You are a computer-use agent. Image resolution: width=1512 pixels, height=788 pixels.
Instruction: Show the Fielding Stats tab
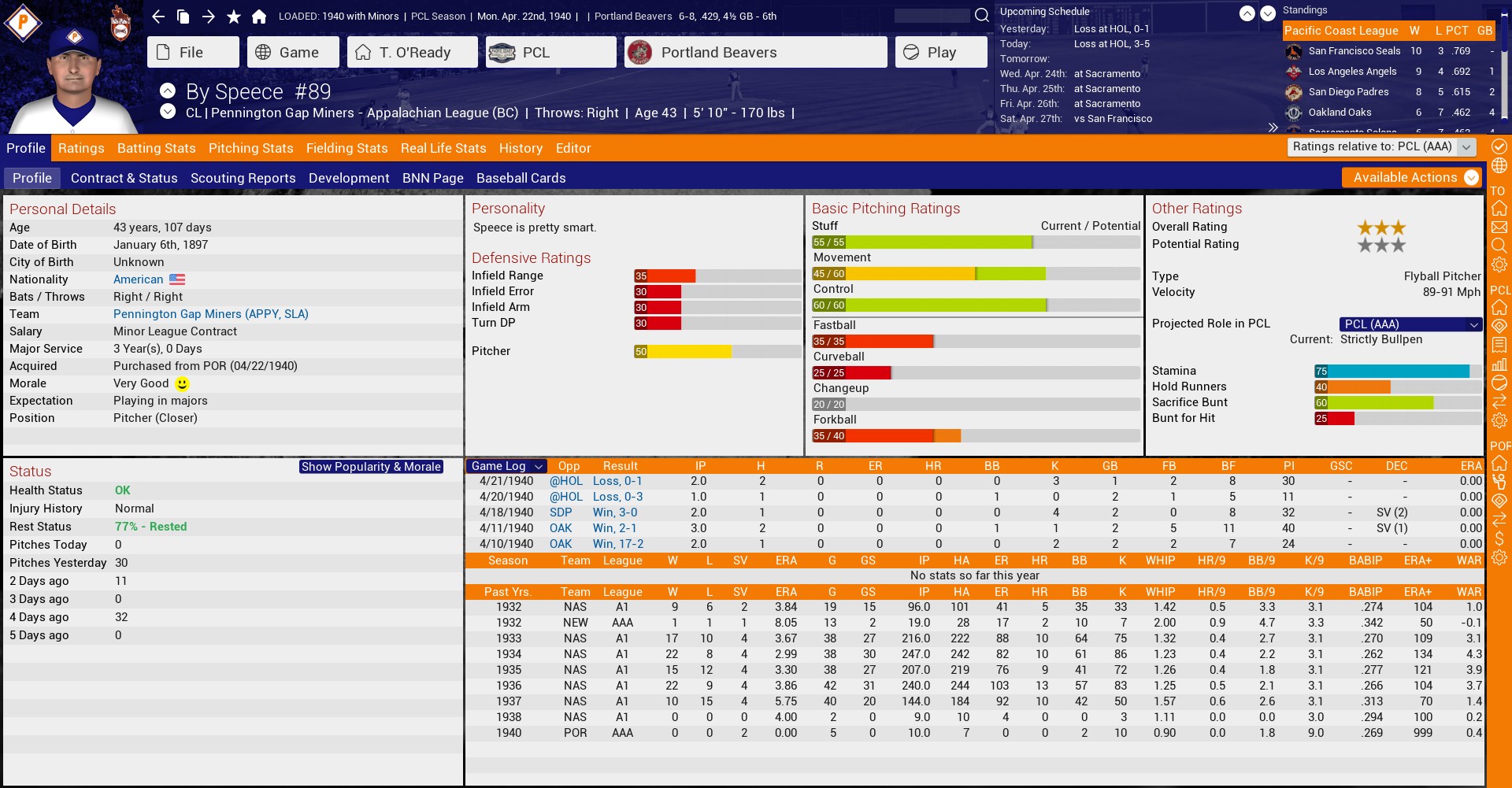346,148
